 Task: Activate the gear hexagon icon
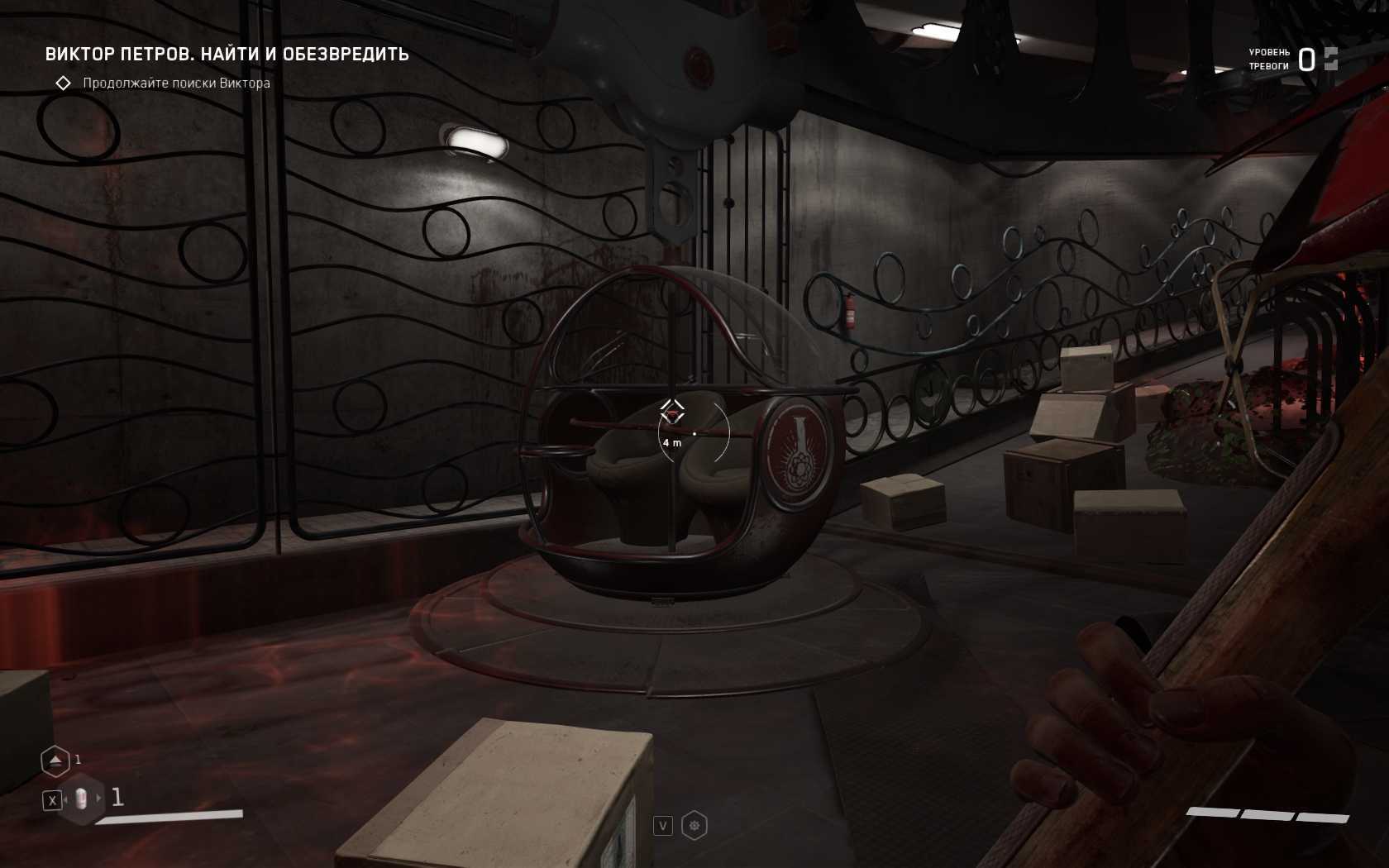pyautogui.click(x=694, y=825)
